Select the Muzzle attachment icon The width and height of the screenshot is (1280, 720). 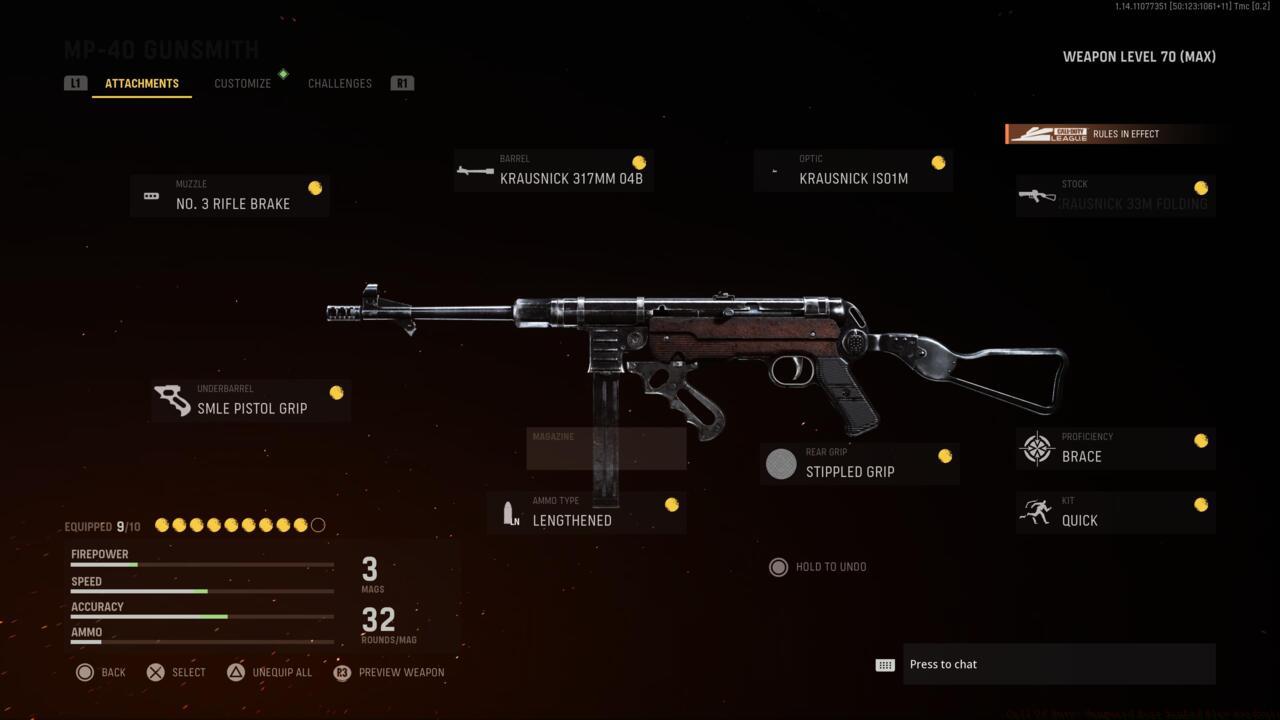[x=152, y=196]
